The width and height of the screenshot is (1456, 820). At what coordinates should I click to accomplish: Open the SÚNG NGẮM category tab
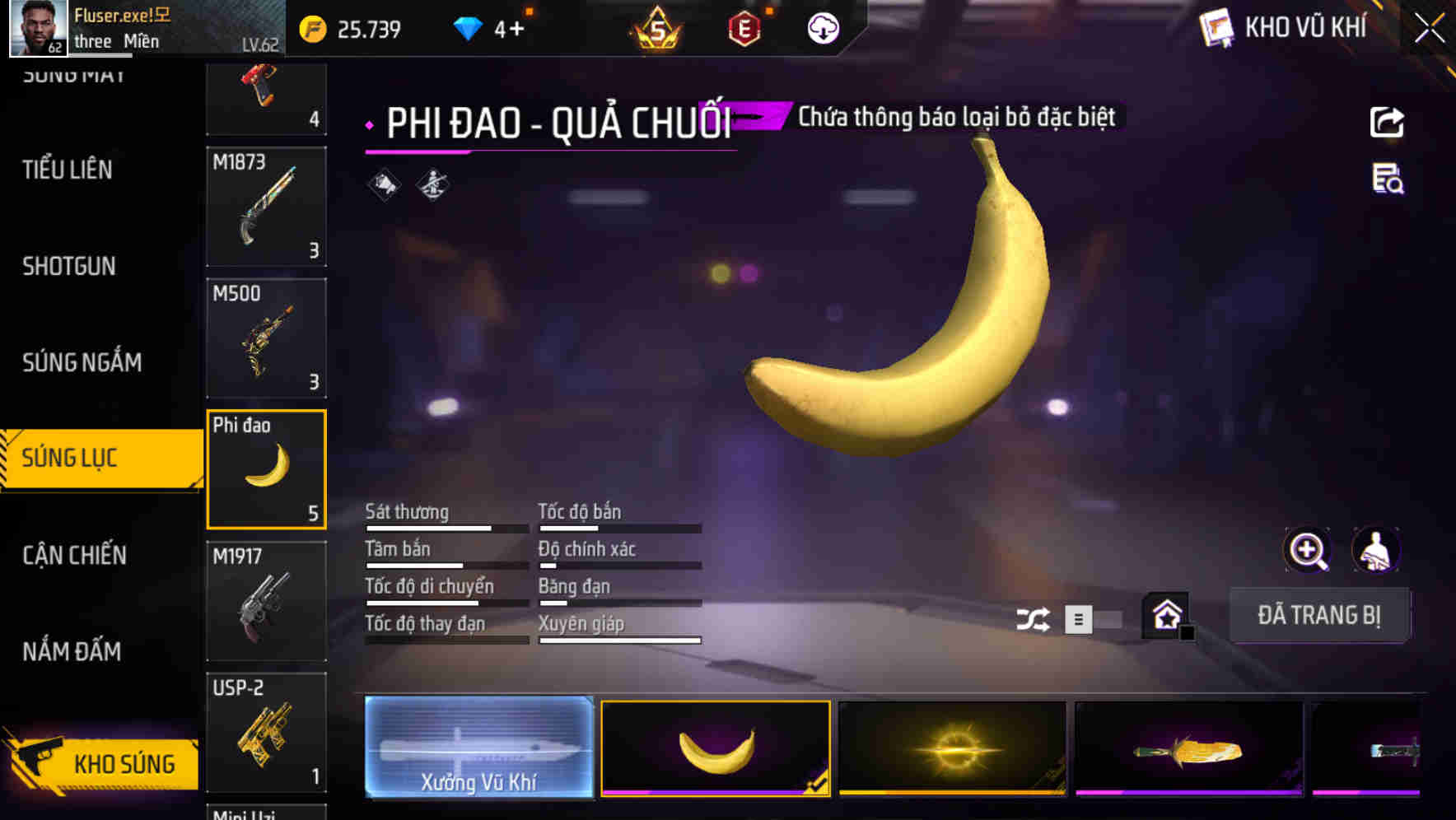point(80,362)
